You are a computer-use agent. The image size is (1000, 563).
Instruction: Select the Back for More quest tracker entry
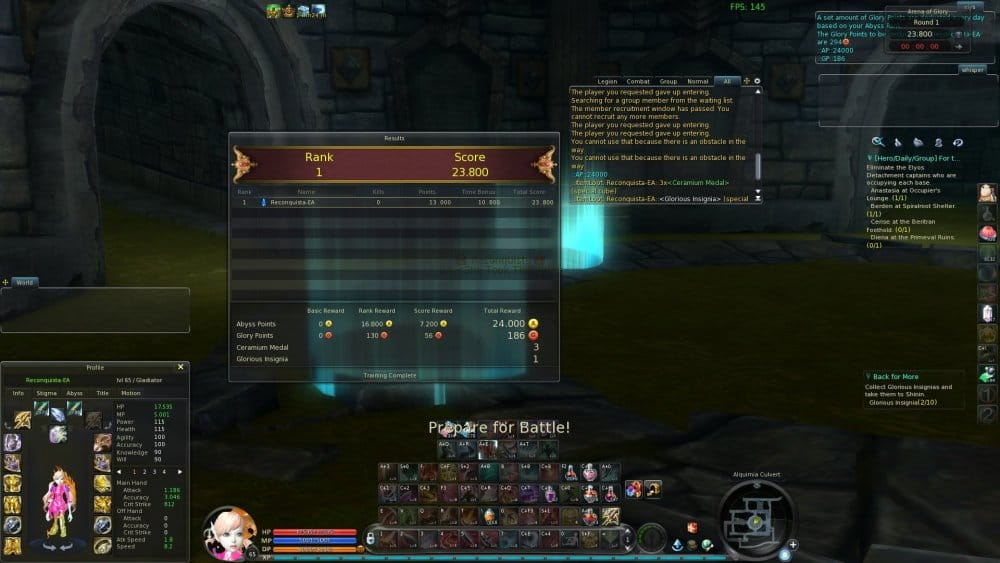pyautogui.click(x=895, y=377)
